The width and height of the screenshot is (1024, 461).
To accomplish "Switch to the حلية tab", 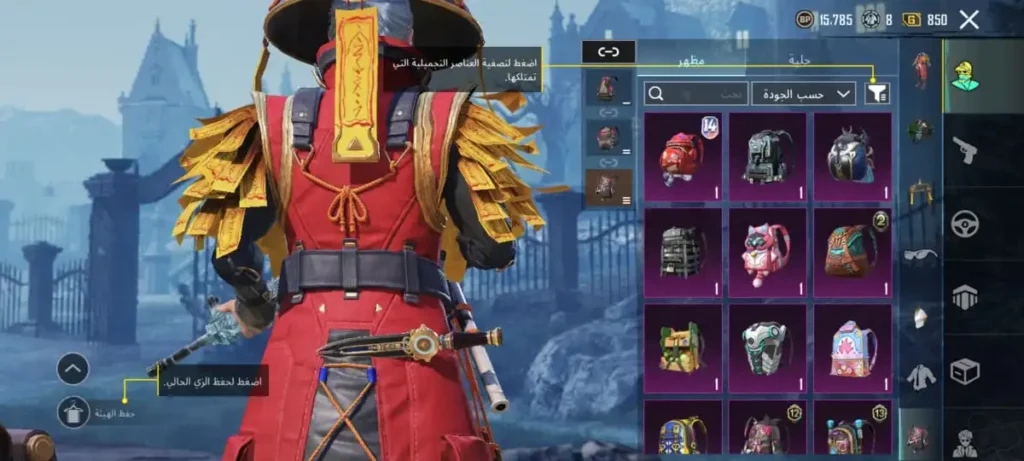I will [x=799, y=60].
